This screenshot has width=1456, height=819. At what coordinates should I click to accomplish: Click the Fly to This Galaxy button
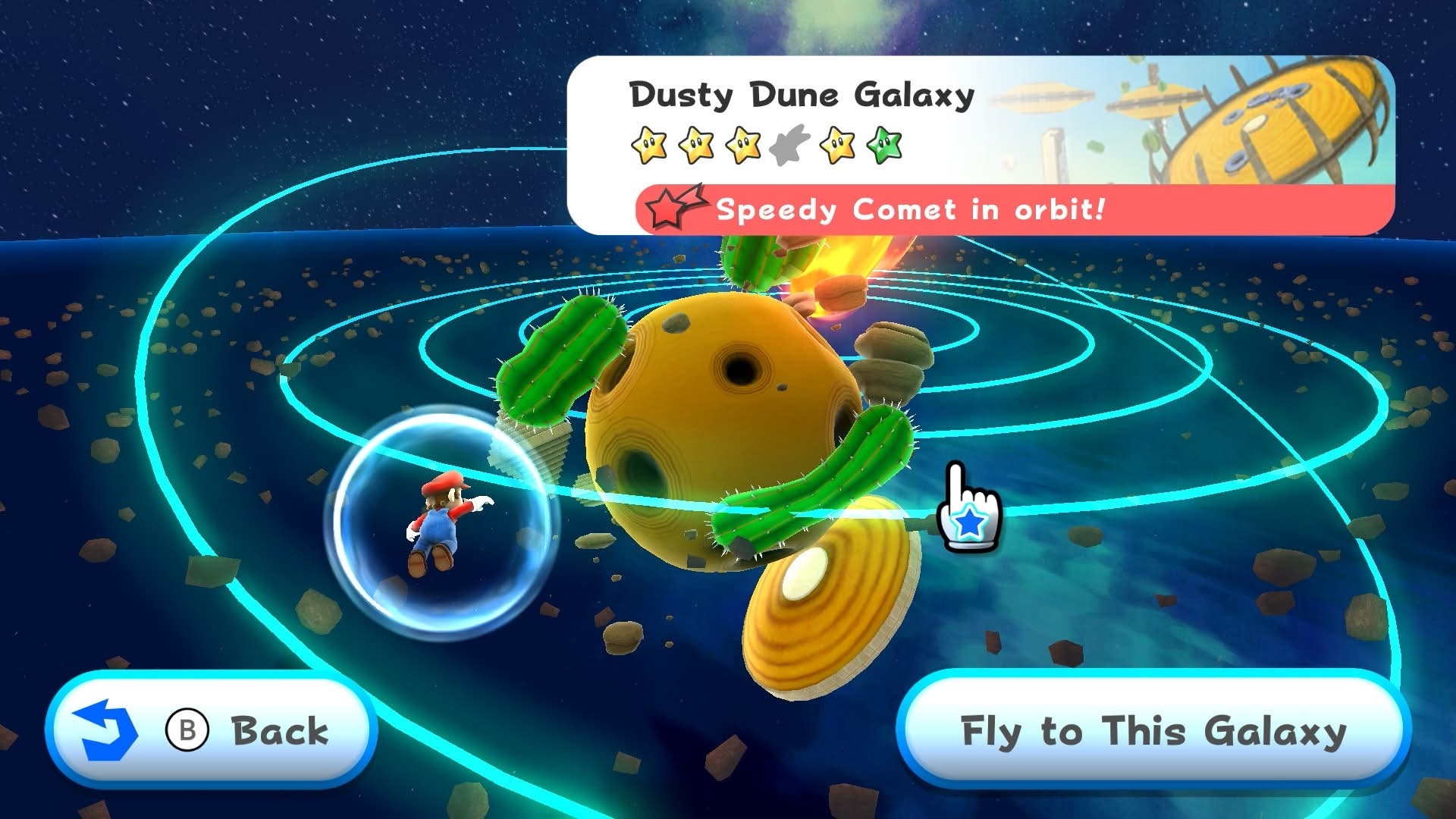coord(1153,731)
